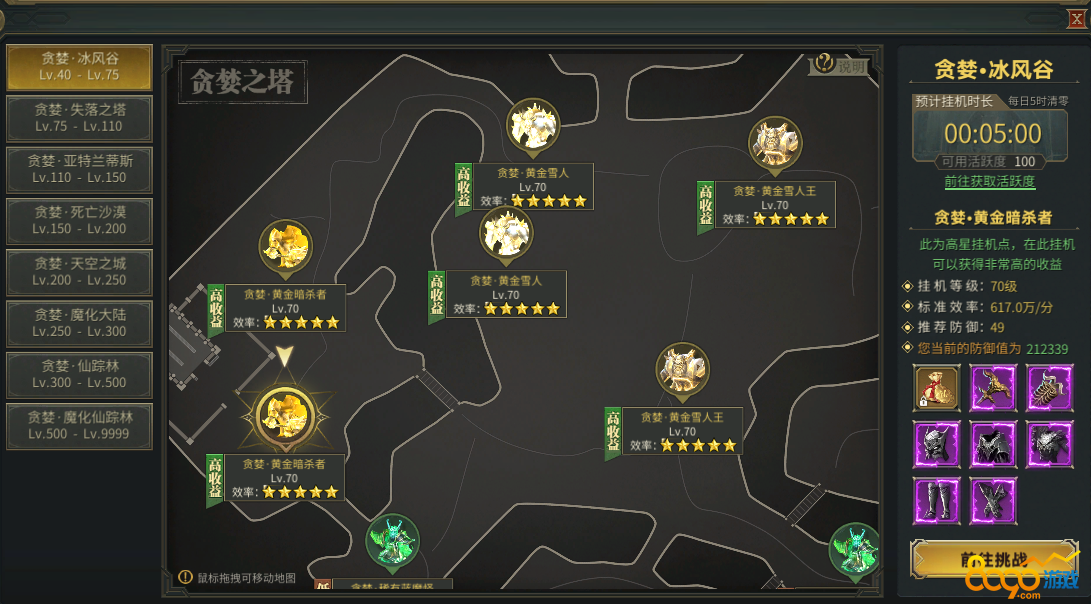Image resolution: width=1091 pixels, height=604 pixels.
Task: Close the 贪婪之塔 window with X
Action: tap(1076, 18)
